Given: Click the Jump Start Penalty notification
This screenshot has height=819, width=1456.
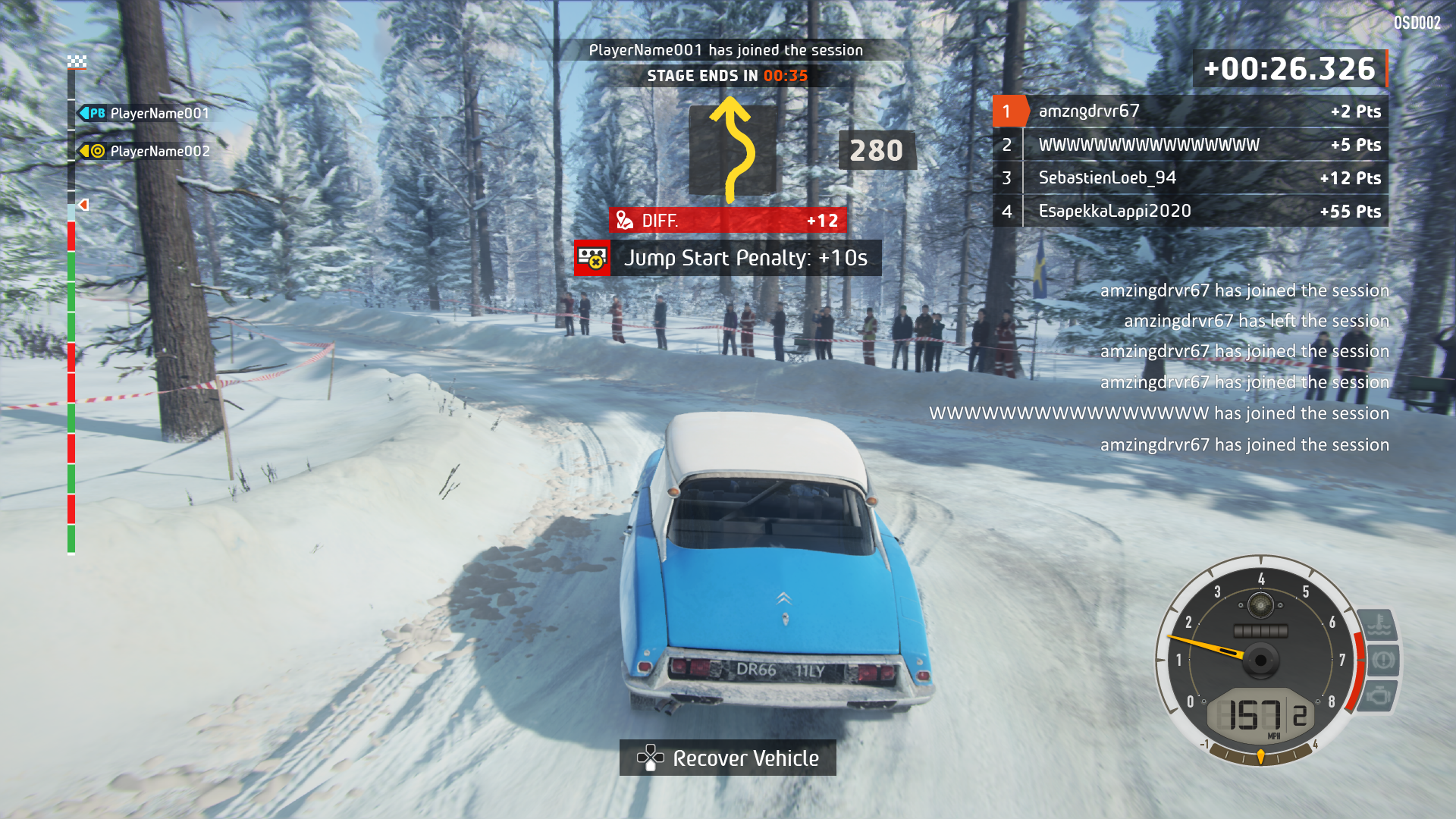Looking at the screenshot, I should (728, 258).
